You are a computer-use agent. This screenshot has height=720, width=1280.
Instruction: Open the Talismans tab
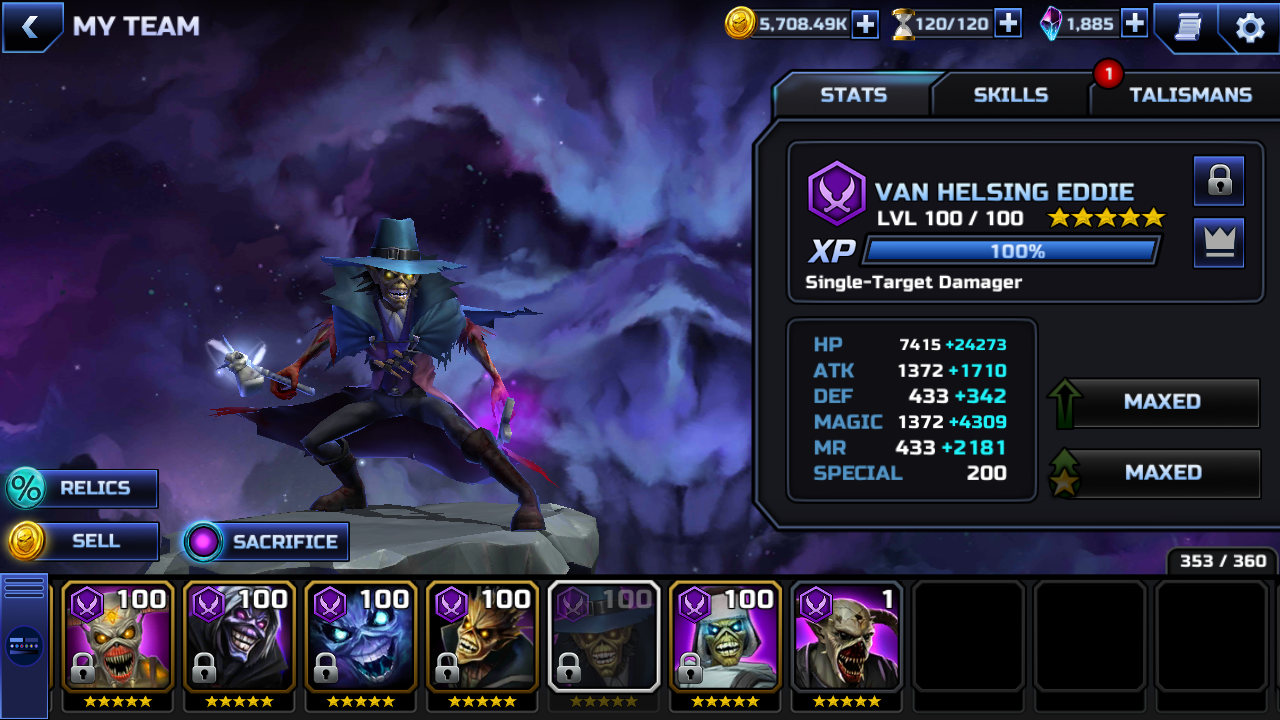point(1190,95)
